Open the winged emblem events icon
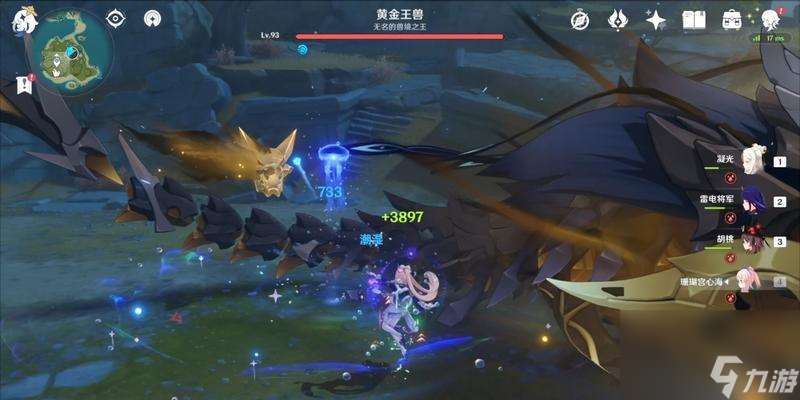The height and width of the screenshot is (400, 800). click(618, 19)
